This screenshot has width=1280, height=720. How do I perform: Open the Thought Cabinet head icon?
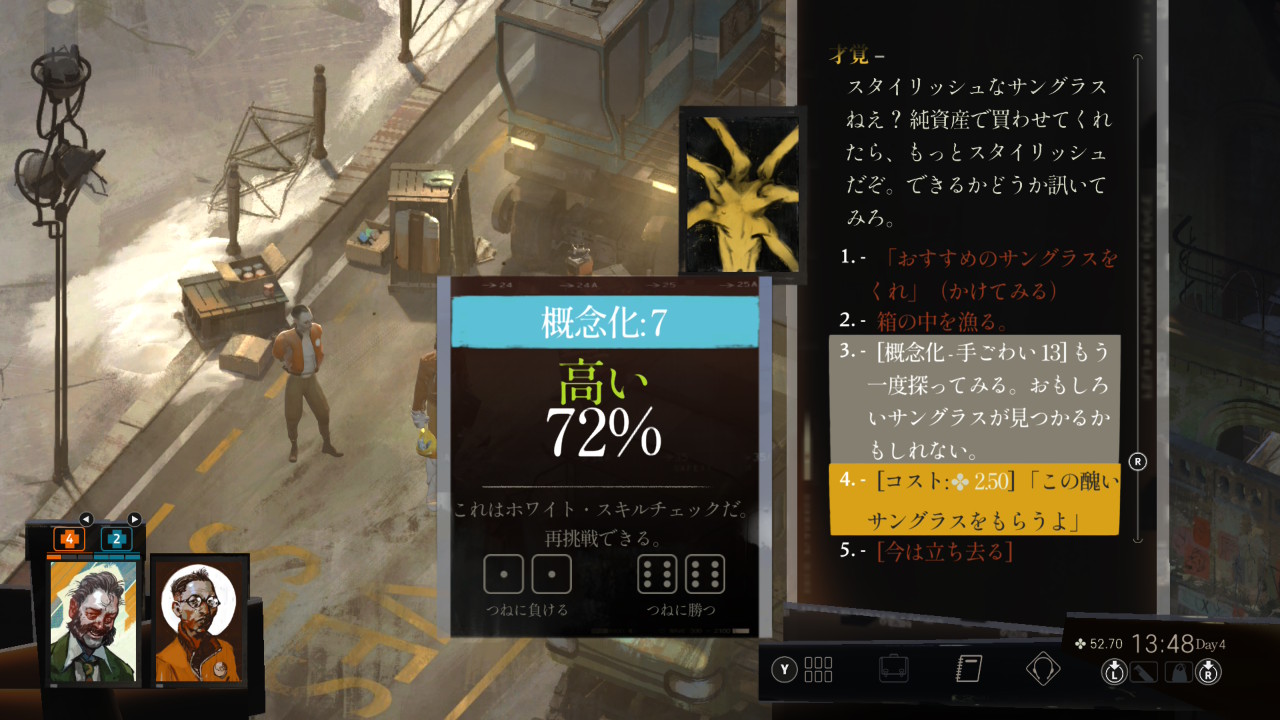point(1043,669)
